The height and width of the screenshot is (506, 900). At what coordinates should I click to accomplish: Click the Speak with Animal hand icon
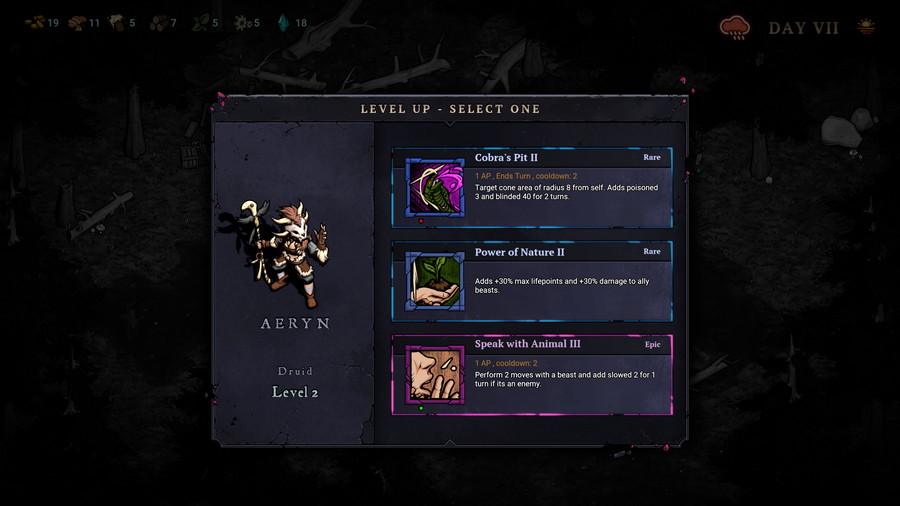435,374
